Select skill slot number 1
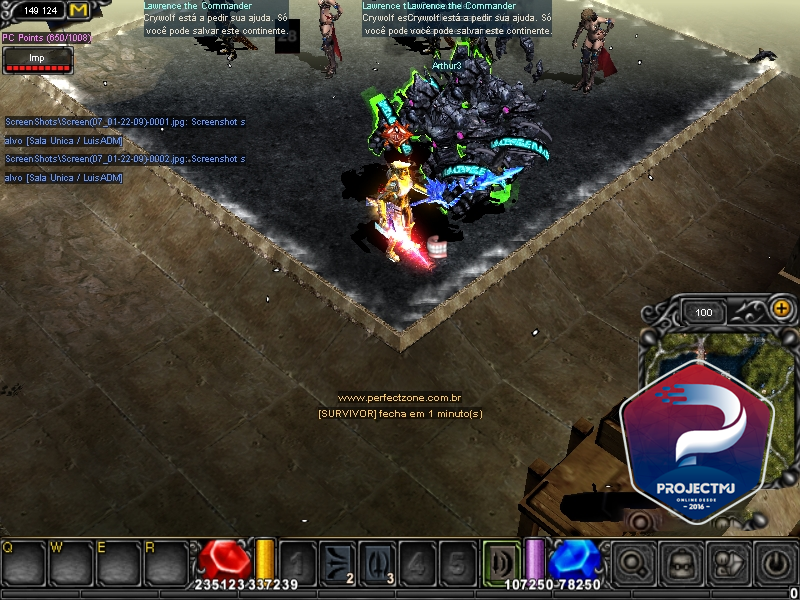Viewport: 800px width, 600px height. point(297,563)
